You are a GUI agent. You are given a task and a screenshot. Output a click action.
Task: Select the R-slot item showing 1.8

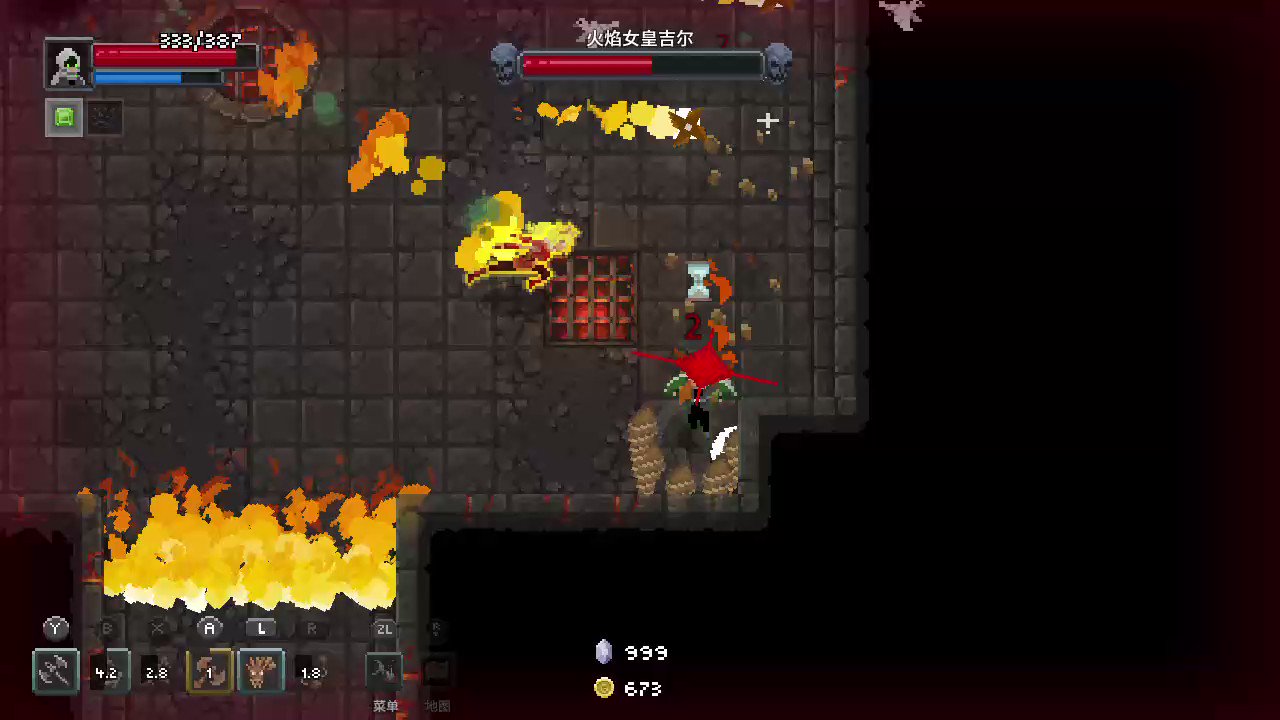[x=310, y=671]
